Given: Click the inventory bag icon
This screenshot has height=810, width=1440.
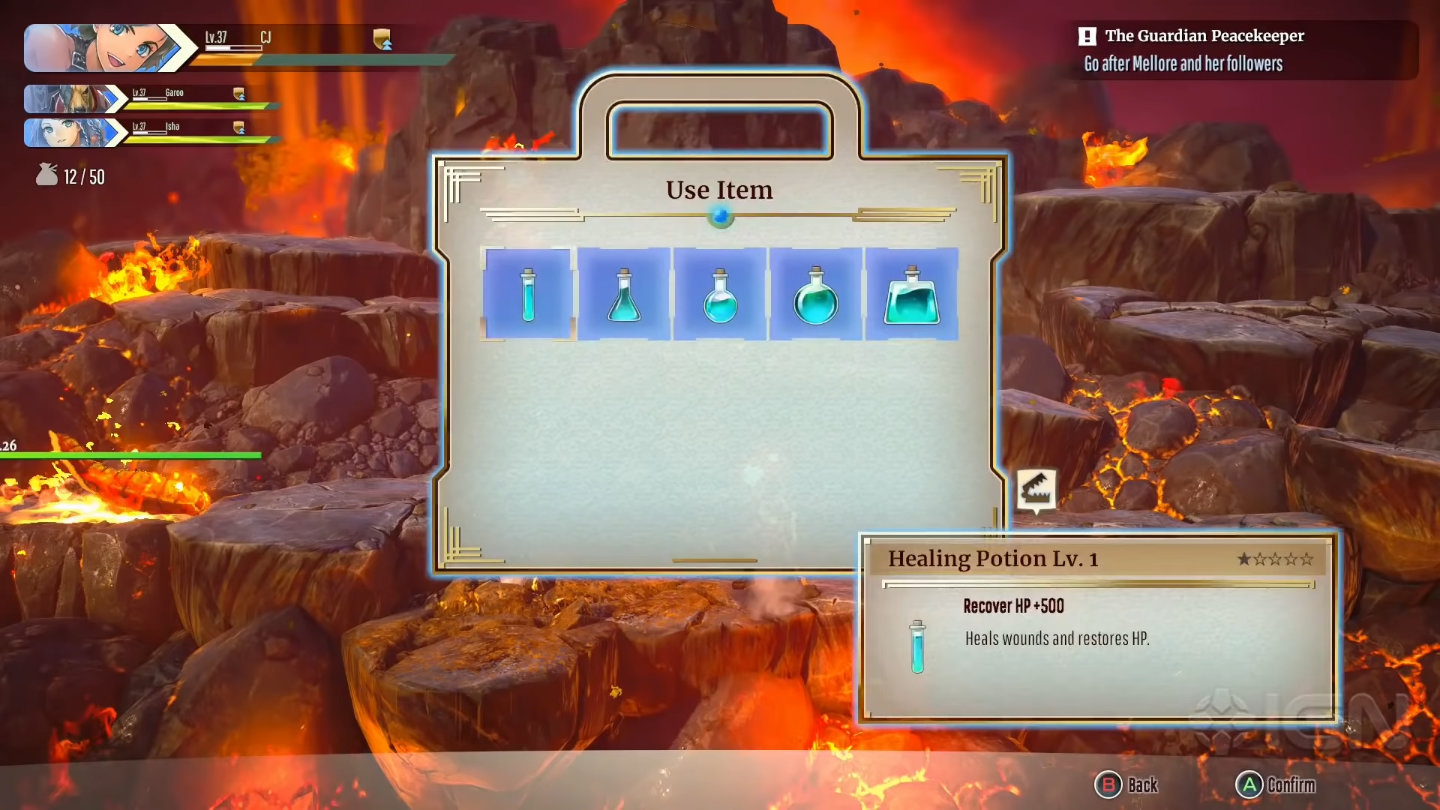Looking at the screenshot, I should pyautogui.click(x=47, y=176).
